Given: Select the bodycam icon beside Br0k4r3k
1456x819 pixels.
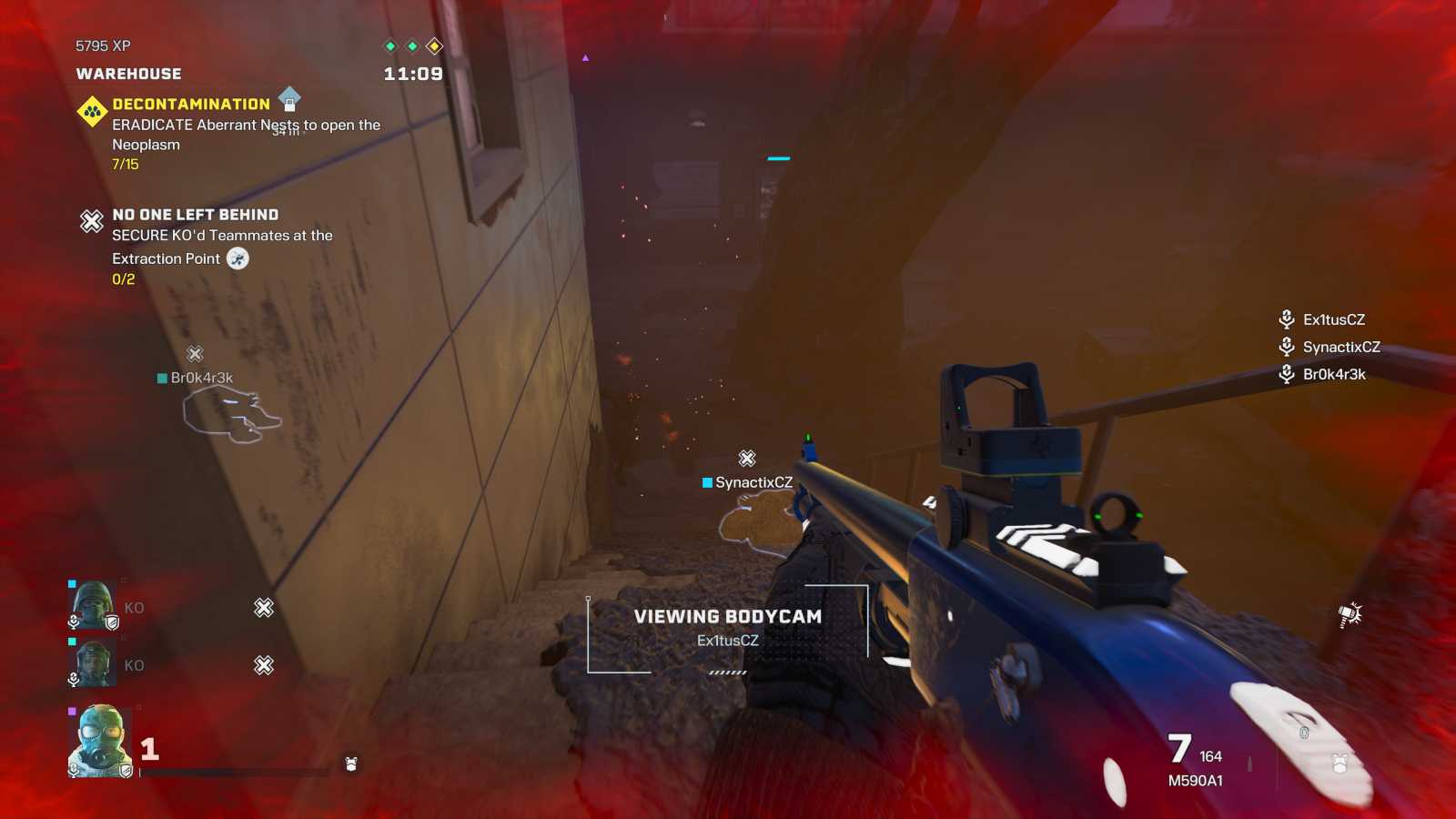Looking at the screenshot, I should [x=1286, y=374].
